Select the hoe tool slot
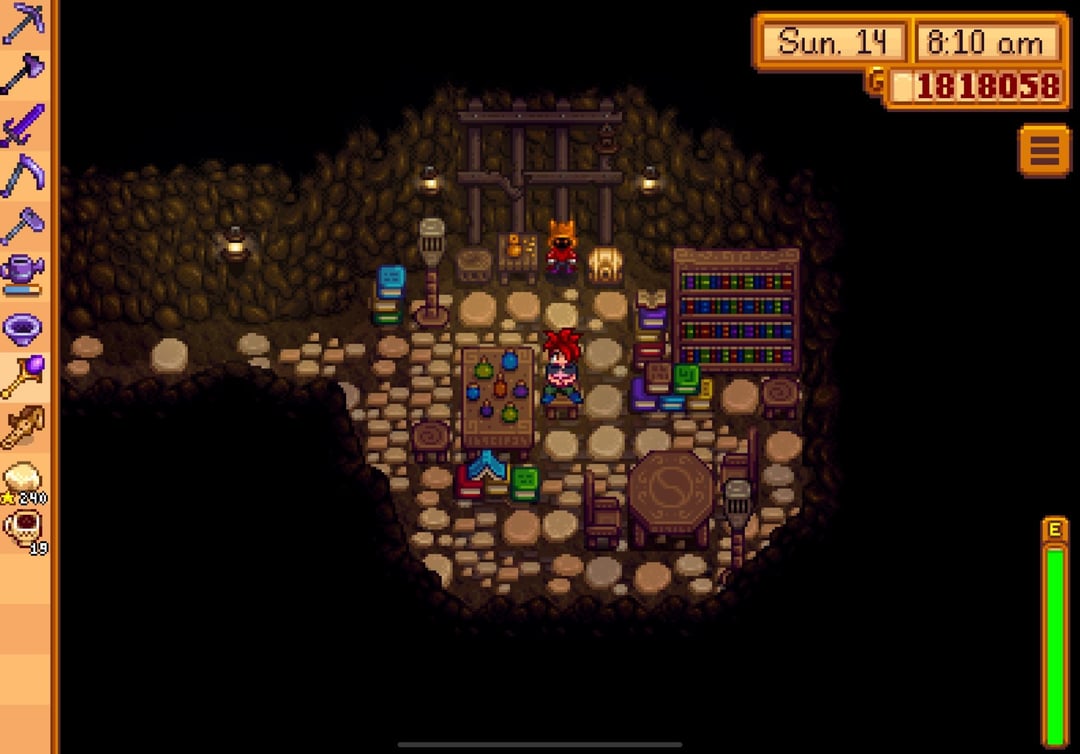The height and width of the screenshot is (754, 1080). point(24,226)
